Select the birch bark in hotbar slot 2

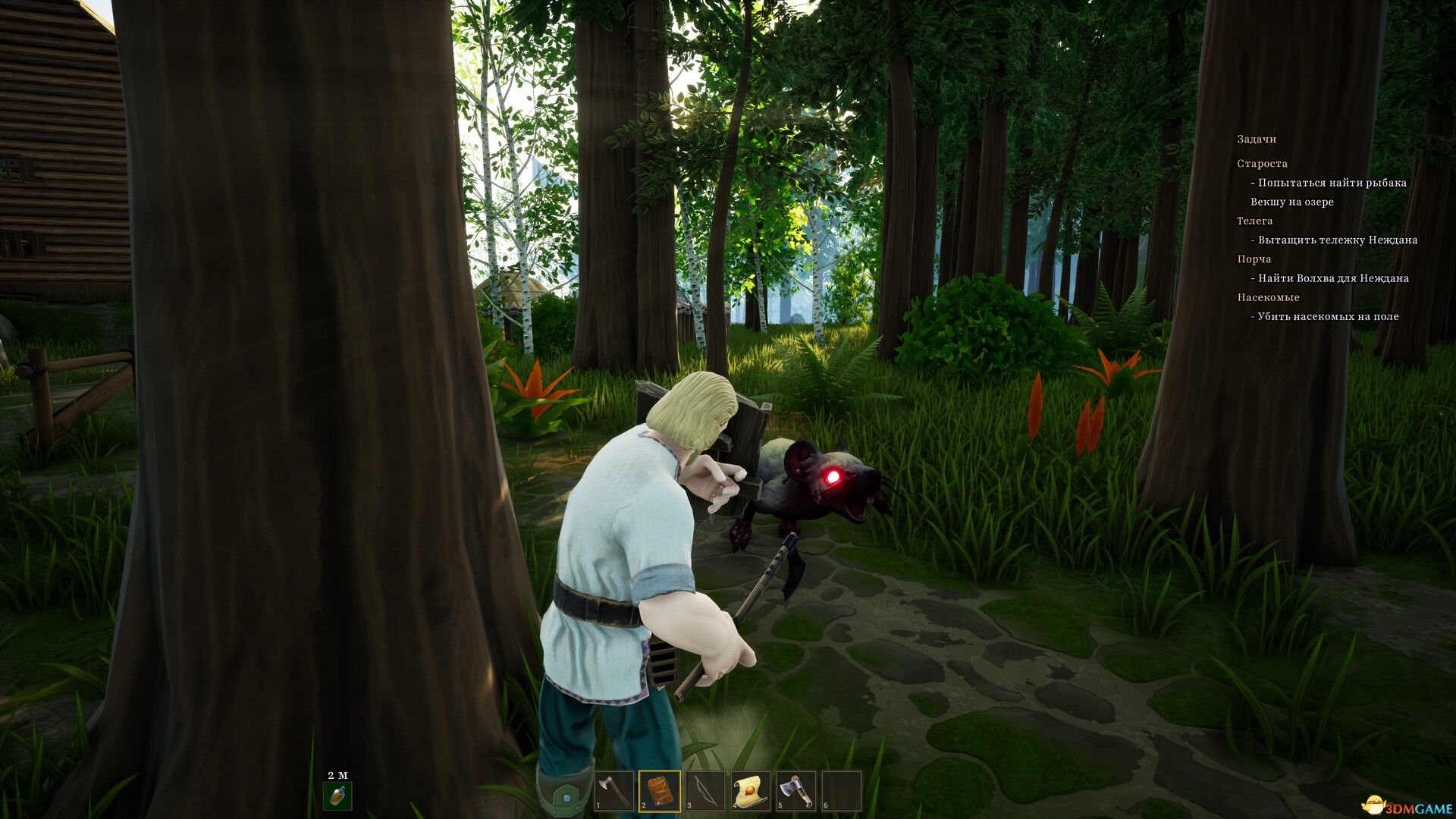[659, 789]
